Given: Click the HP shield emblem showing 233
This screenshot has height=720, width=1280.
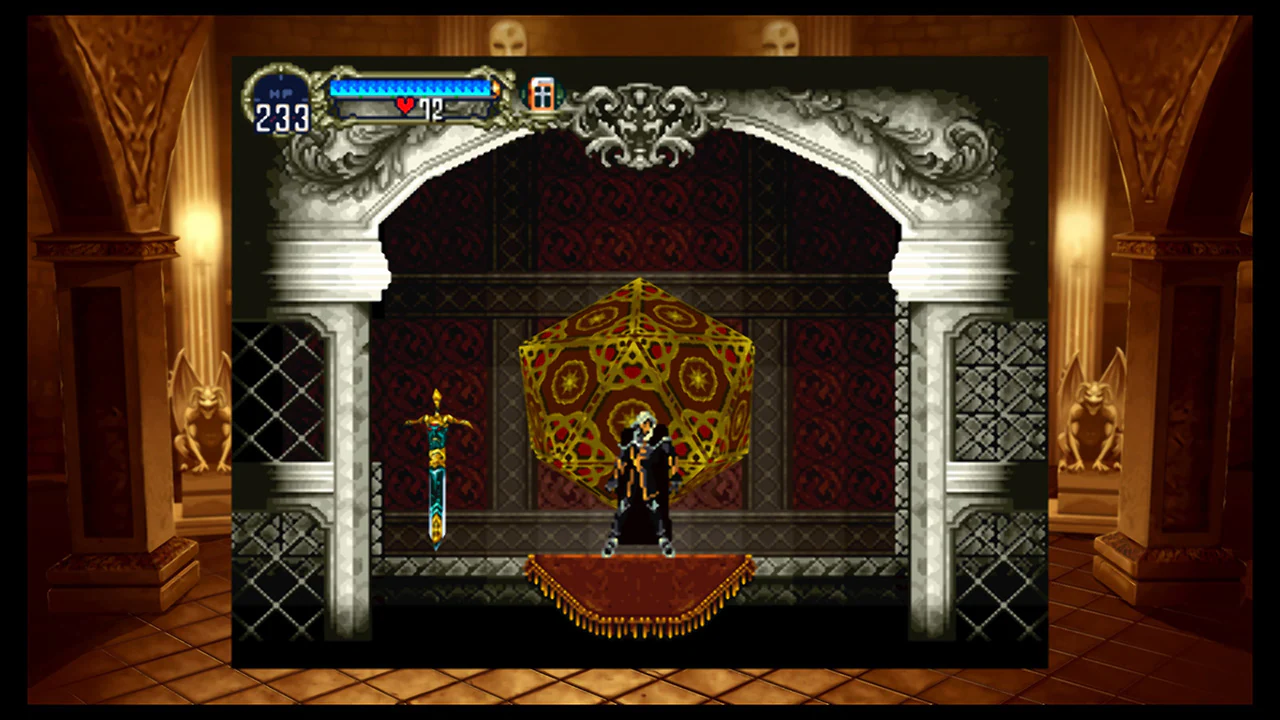Looking at the screenshot, I should click(x=281, y=100).
